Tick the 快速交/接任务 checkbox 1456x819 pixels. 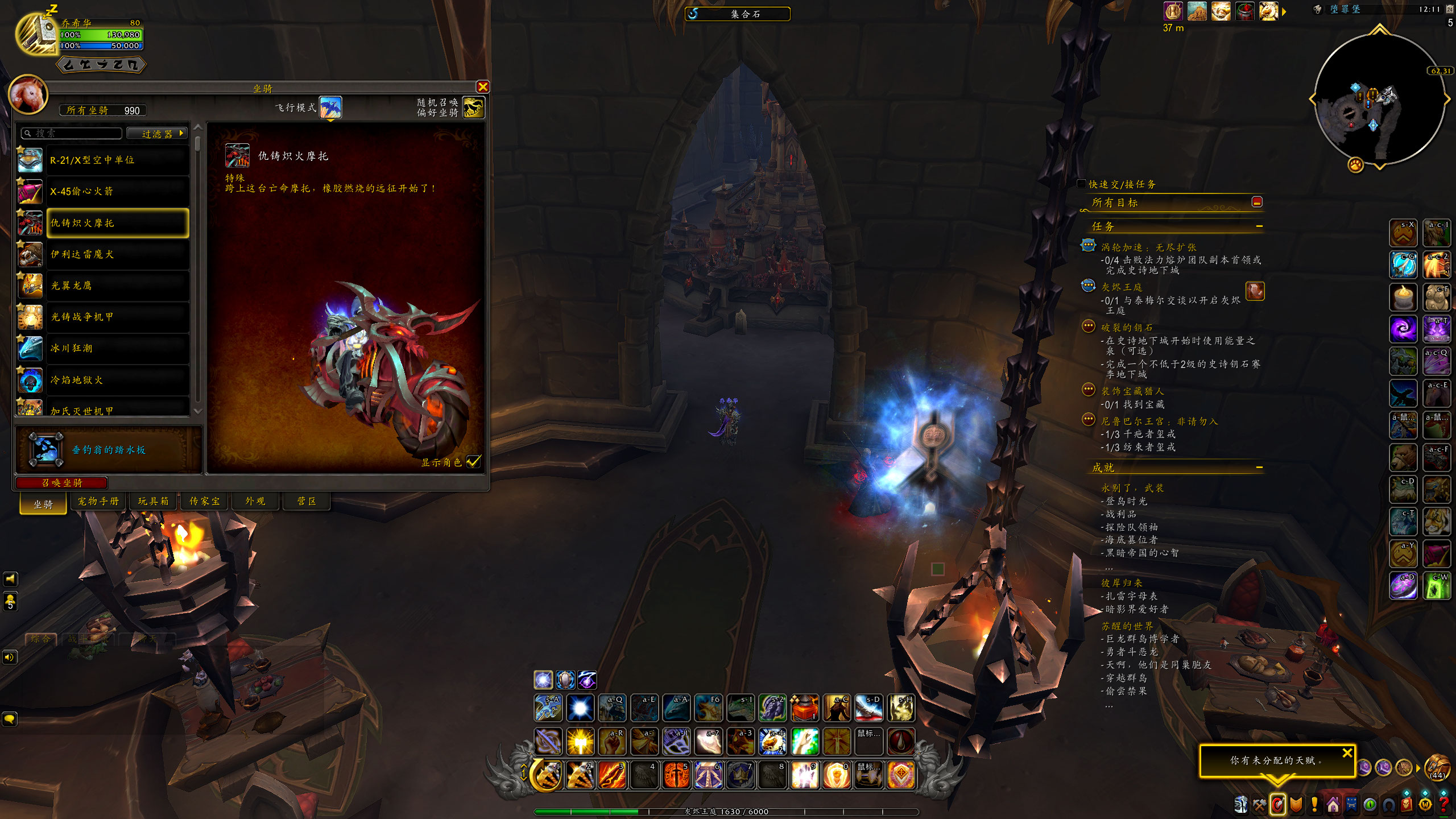(x=1081, y=184)
